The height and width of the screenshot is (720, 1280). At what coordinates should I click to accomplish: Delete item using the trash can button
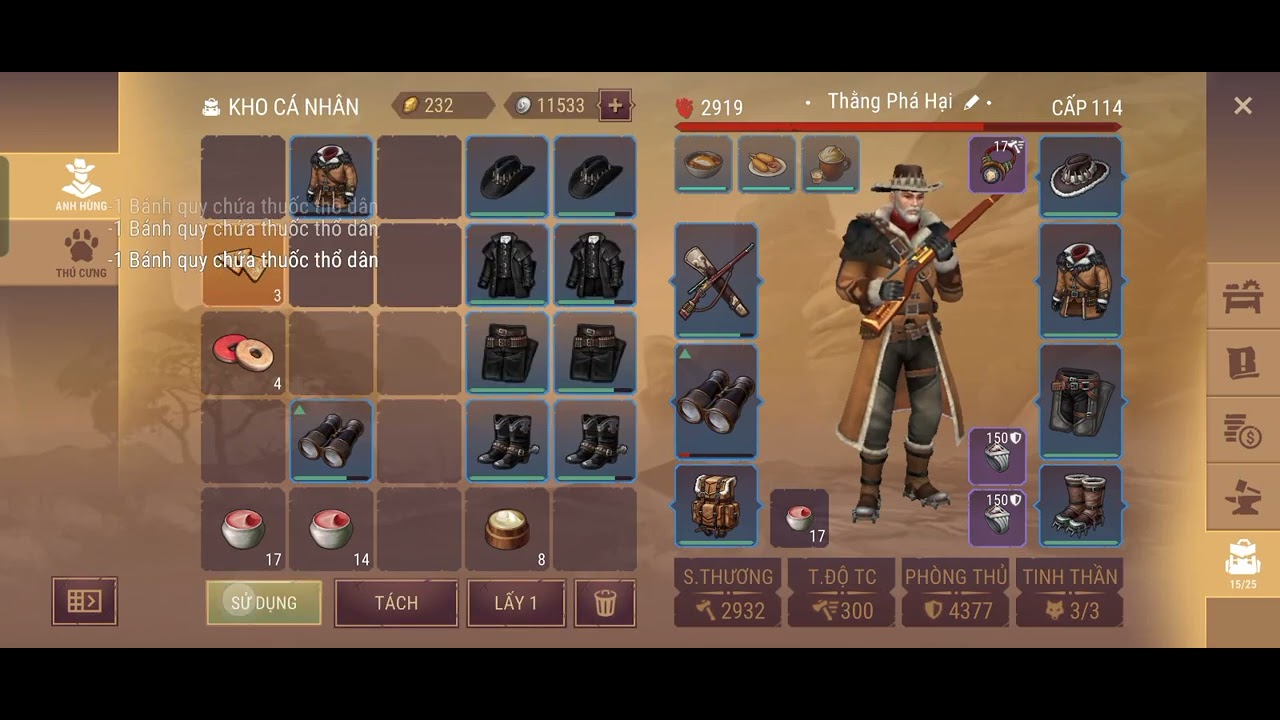pos(605,603)
